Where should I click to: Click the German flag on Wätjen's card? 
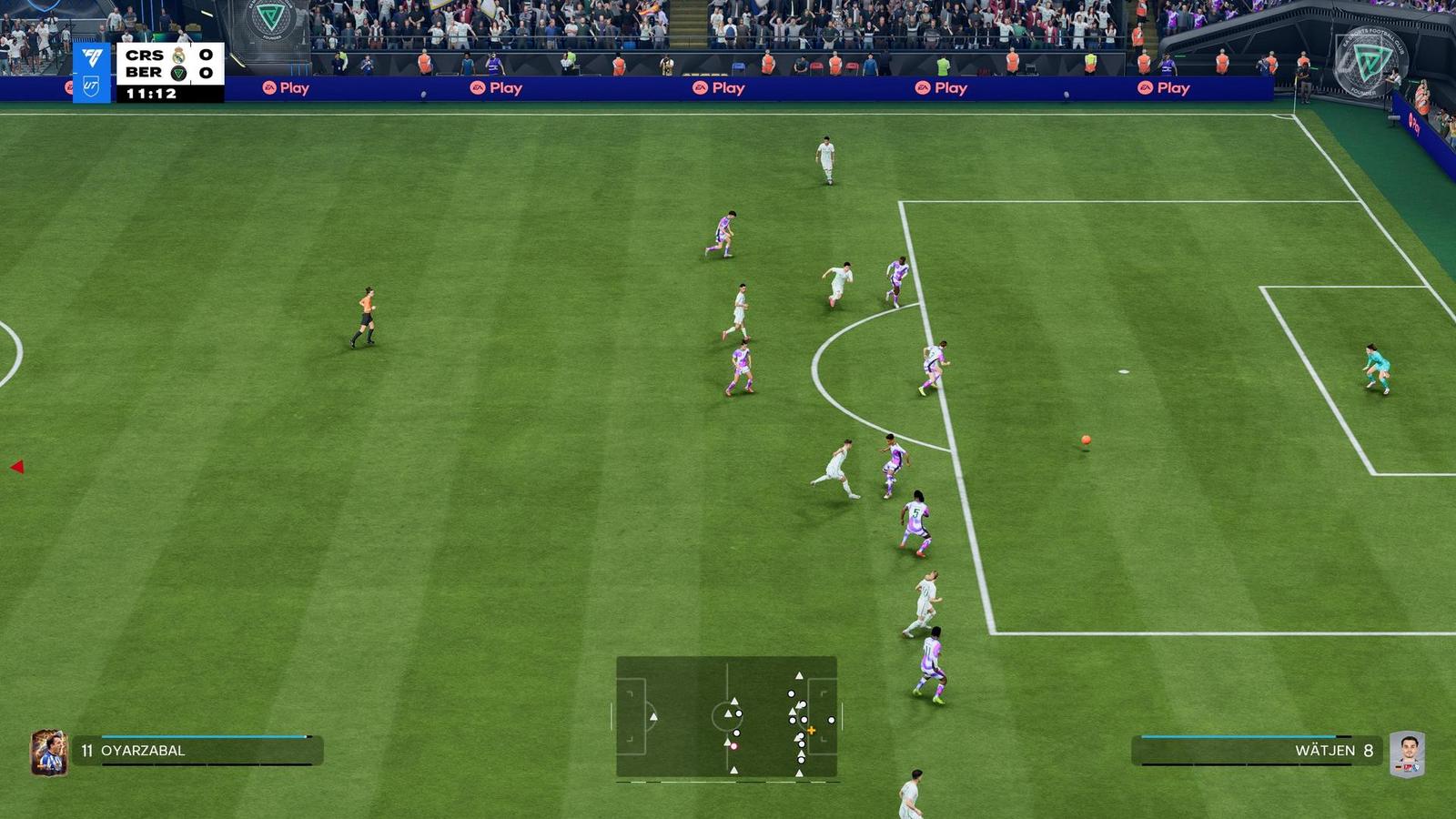(1398, 767)
